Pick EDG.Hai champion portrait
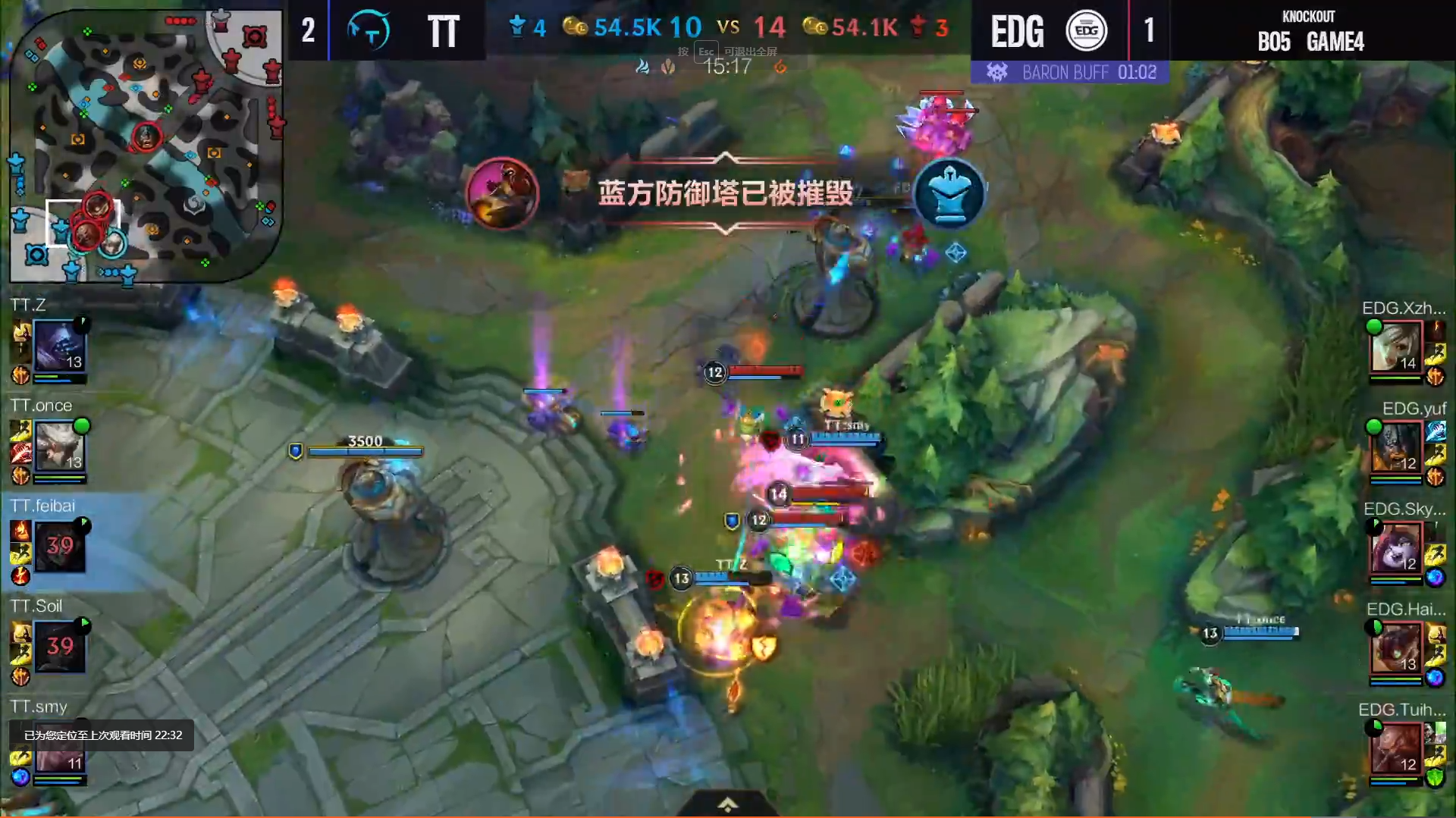 click(x=1395, y=647)
